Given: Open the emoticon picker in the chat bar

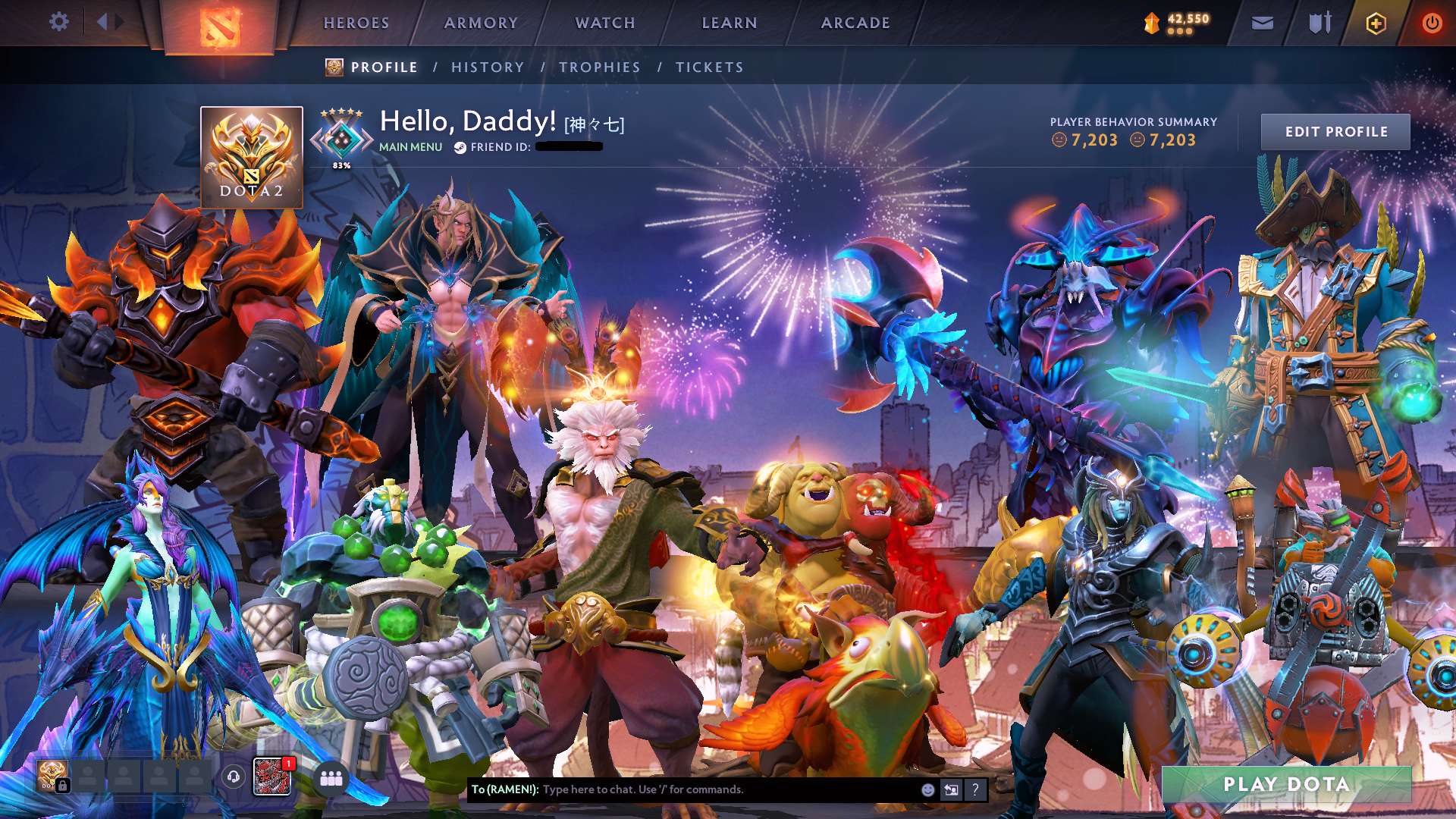Looking at the screenshot, I should (x=927, y=789).
